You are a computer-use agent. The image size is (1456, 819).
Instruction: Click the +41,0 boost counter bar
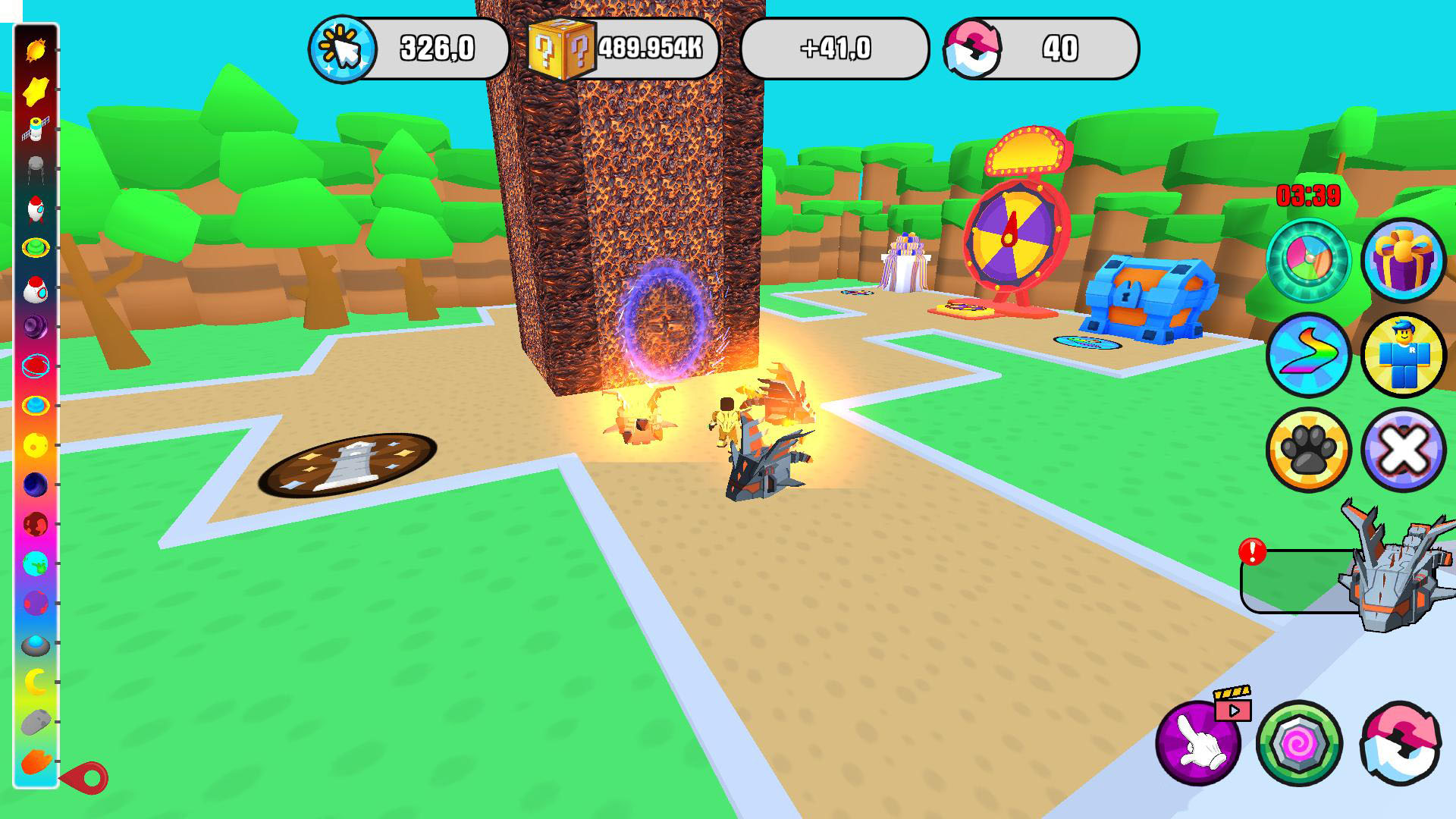pos(836,50)
